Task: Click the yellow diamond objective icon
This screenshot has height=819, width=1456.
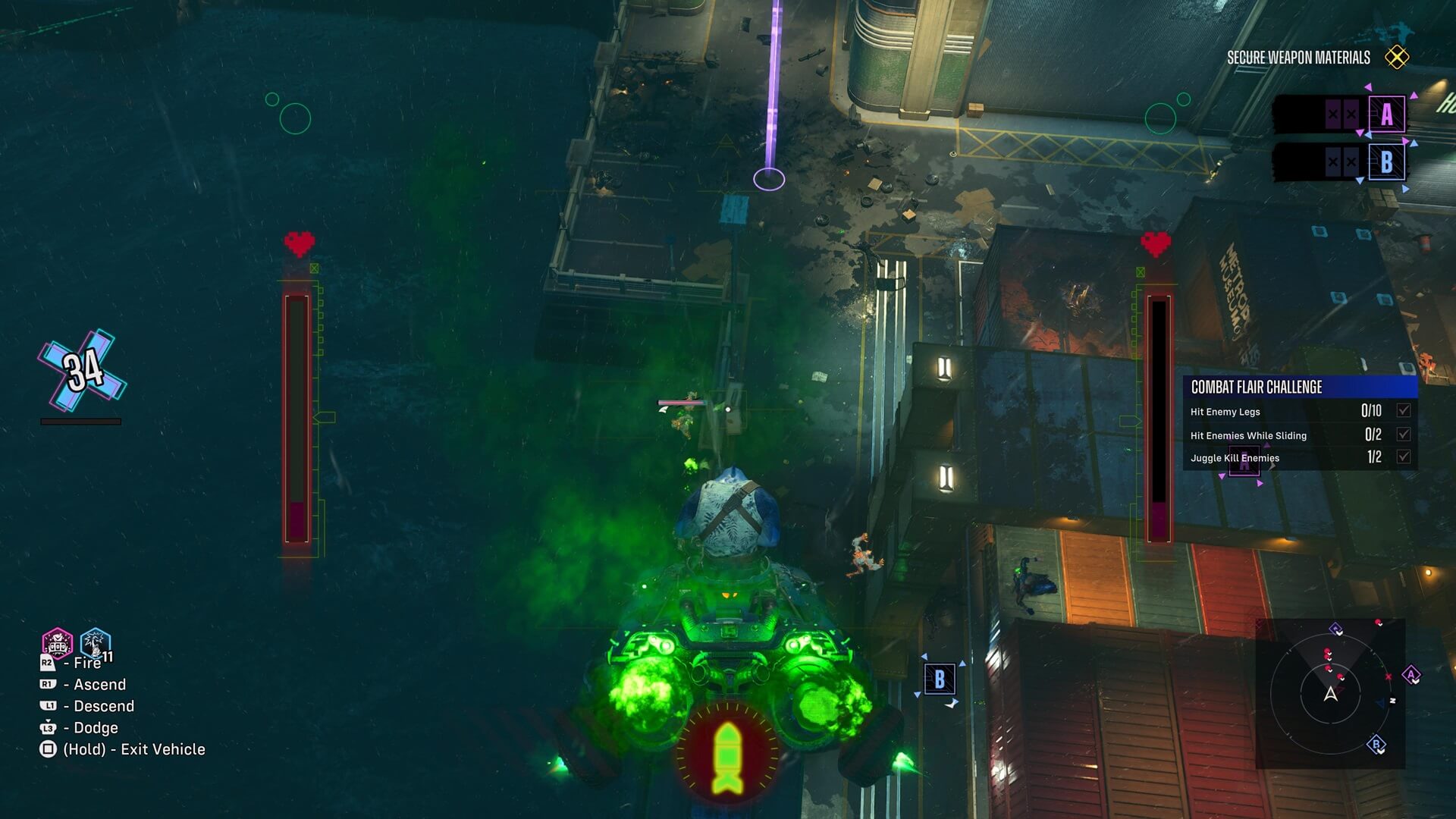Action: coord(1396,57)
